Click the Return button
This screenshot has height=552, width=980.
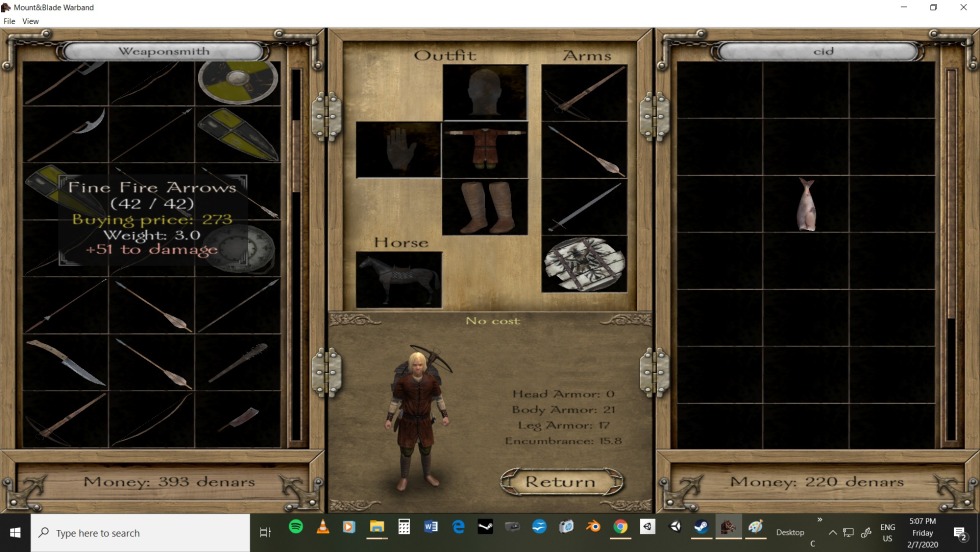(x=560, y=482)
